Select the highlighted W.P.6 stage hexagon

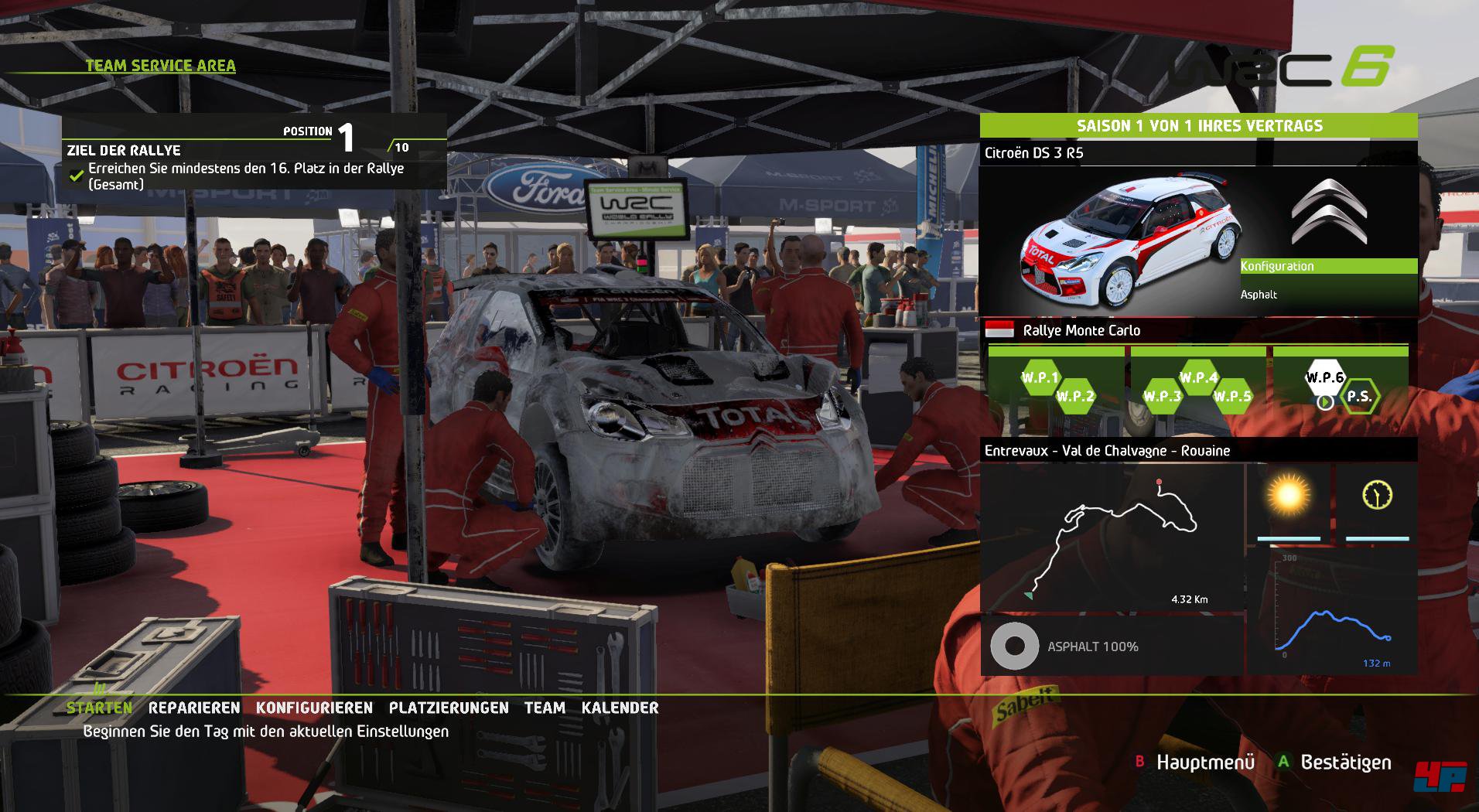1325,378
